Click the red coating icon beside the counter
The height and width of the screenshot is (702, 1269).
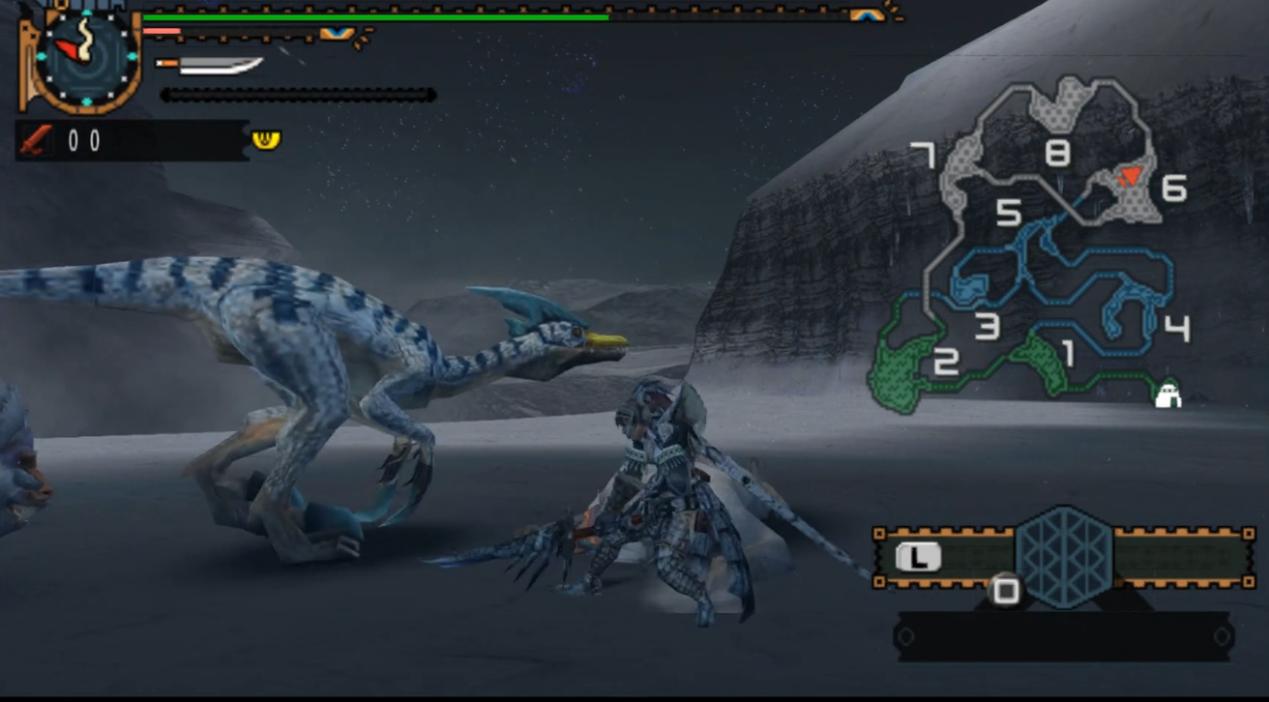click(x=35, y=141)
